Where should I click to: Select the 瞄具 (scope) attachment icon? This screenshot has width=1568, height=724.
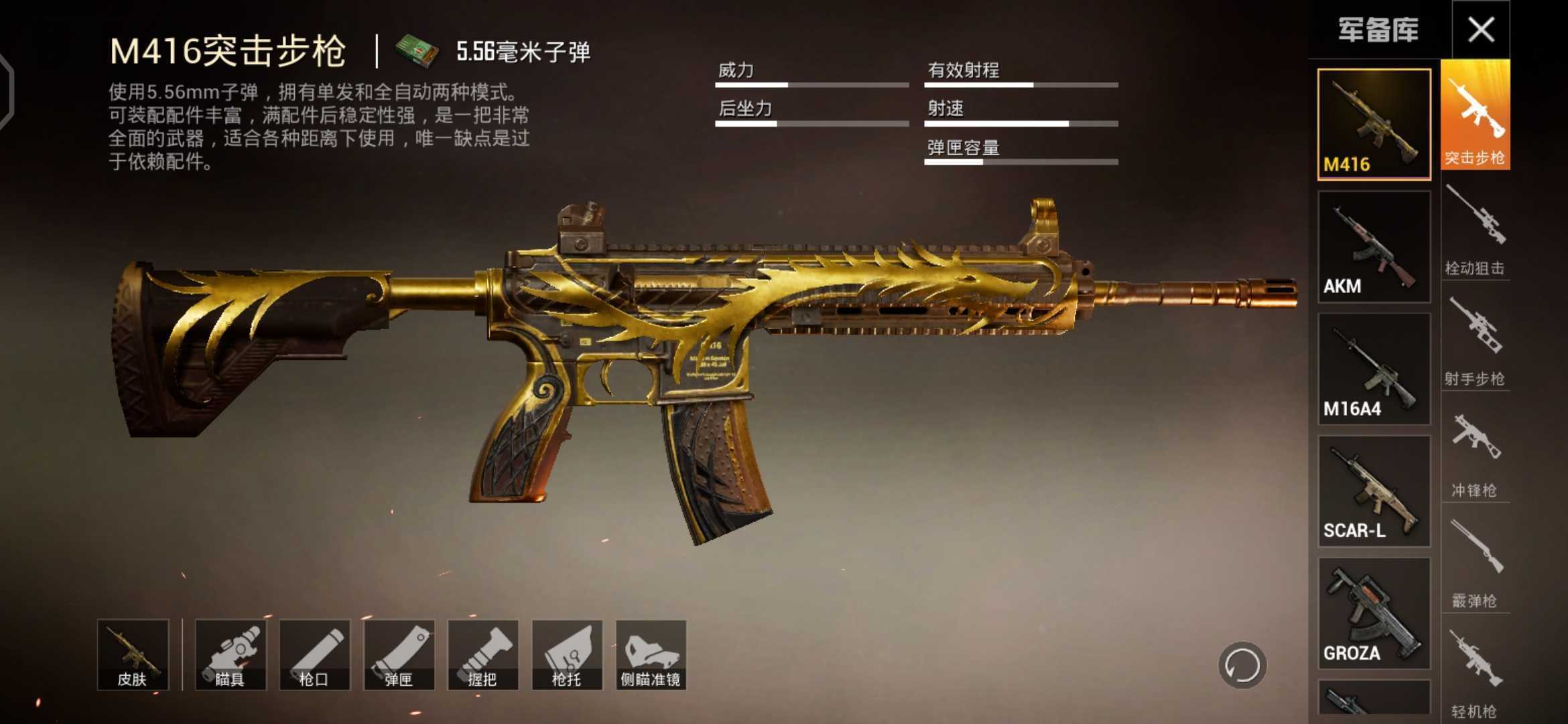pos(231,654)
